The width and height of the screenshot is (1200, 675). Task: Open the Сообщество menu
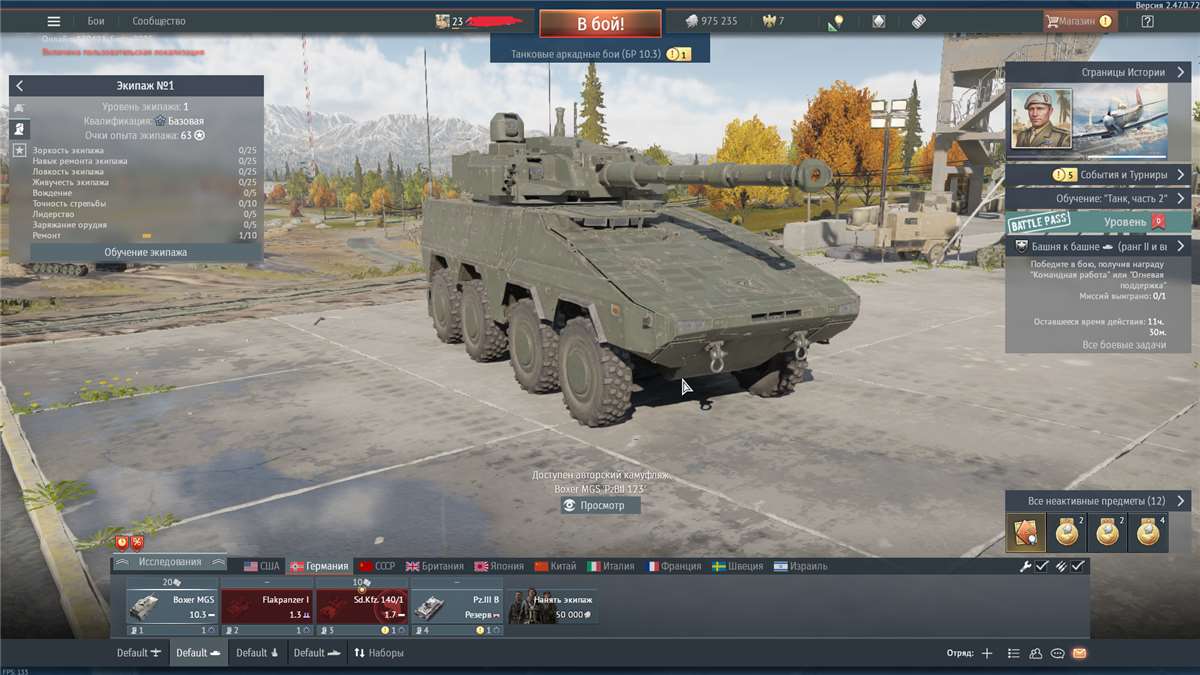coord(158,21)
